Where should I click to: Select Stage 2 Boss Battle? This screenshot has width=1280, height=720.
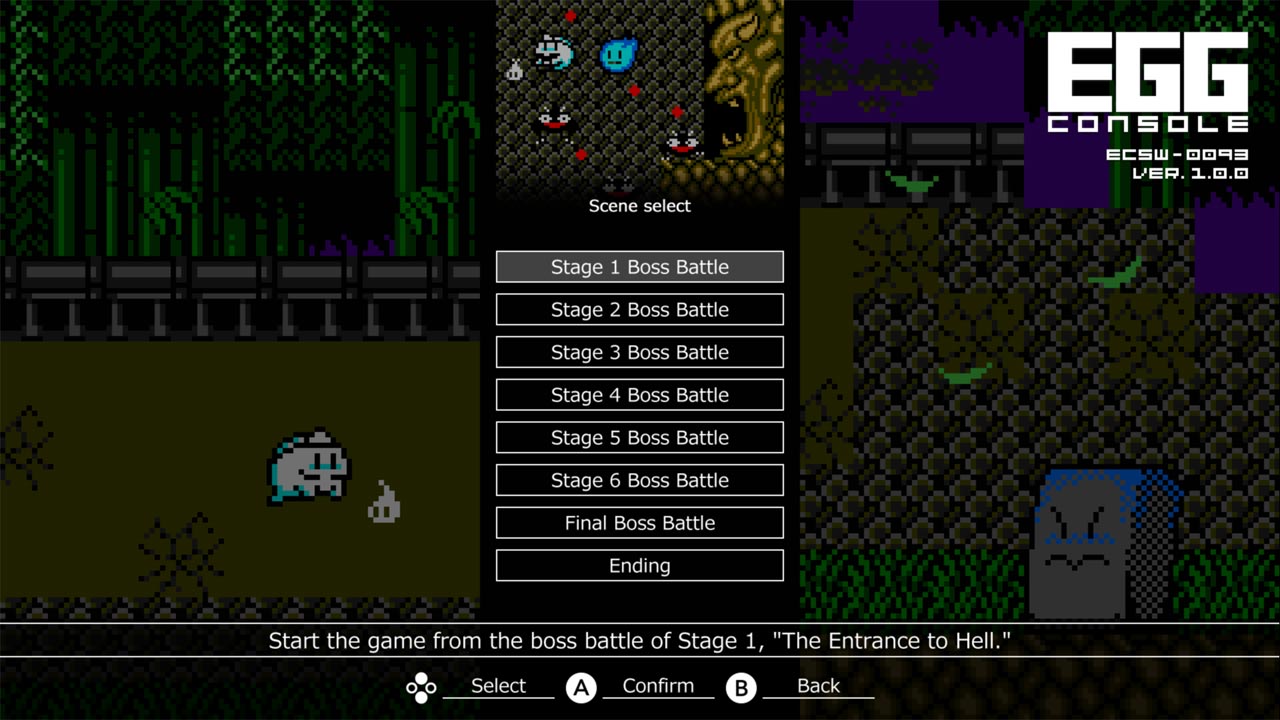639,309
